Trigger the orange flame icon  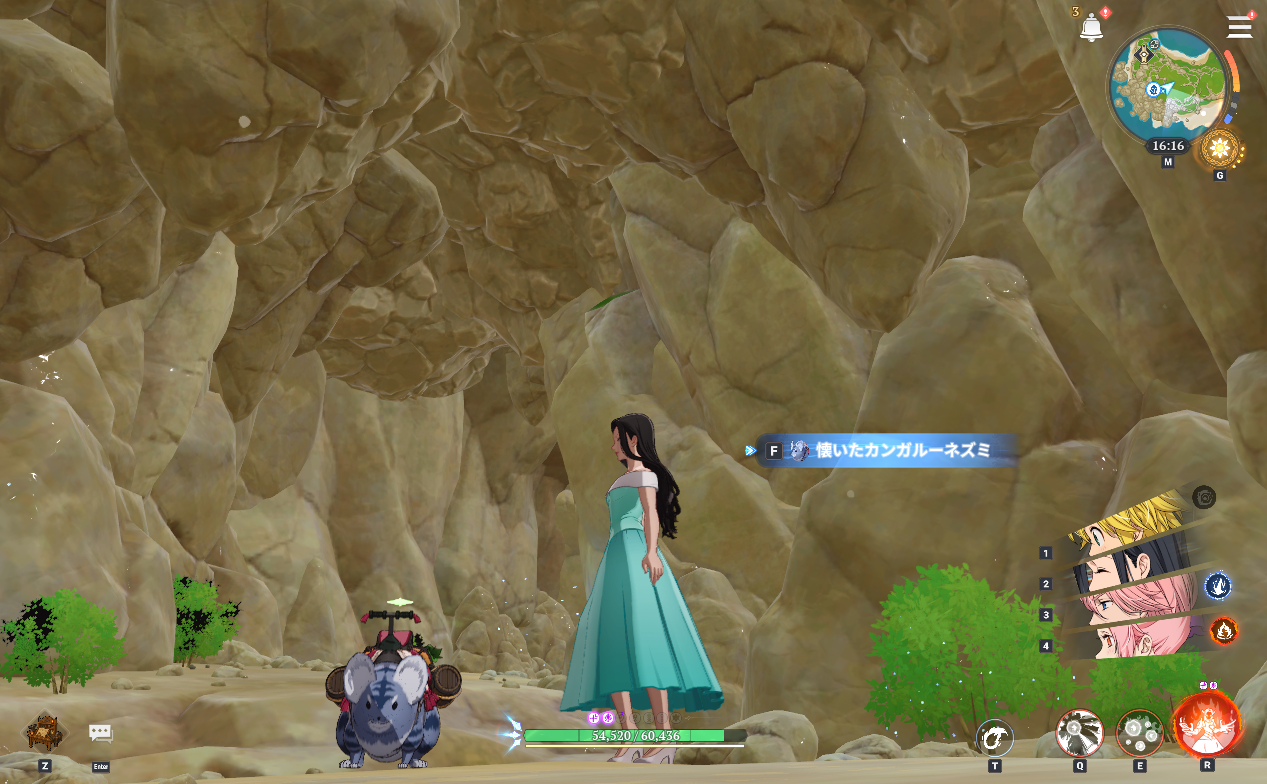click(1223, 630)
